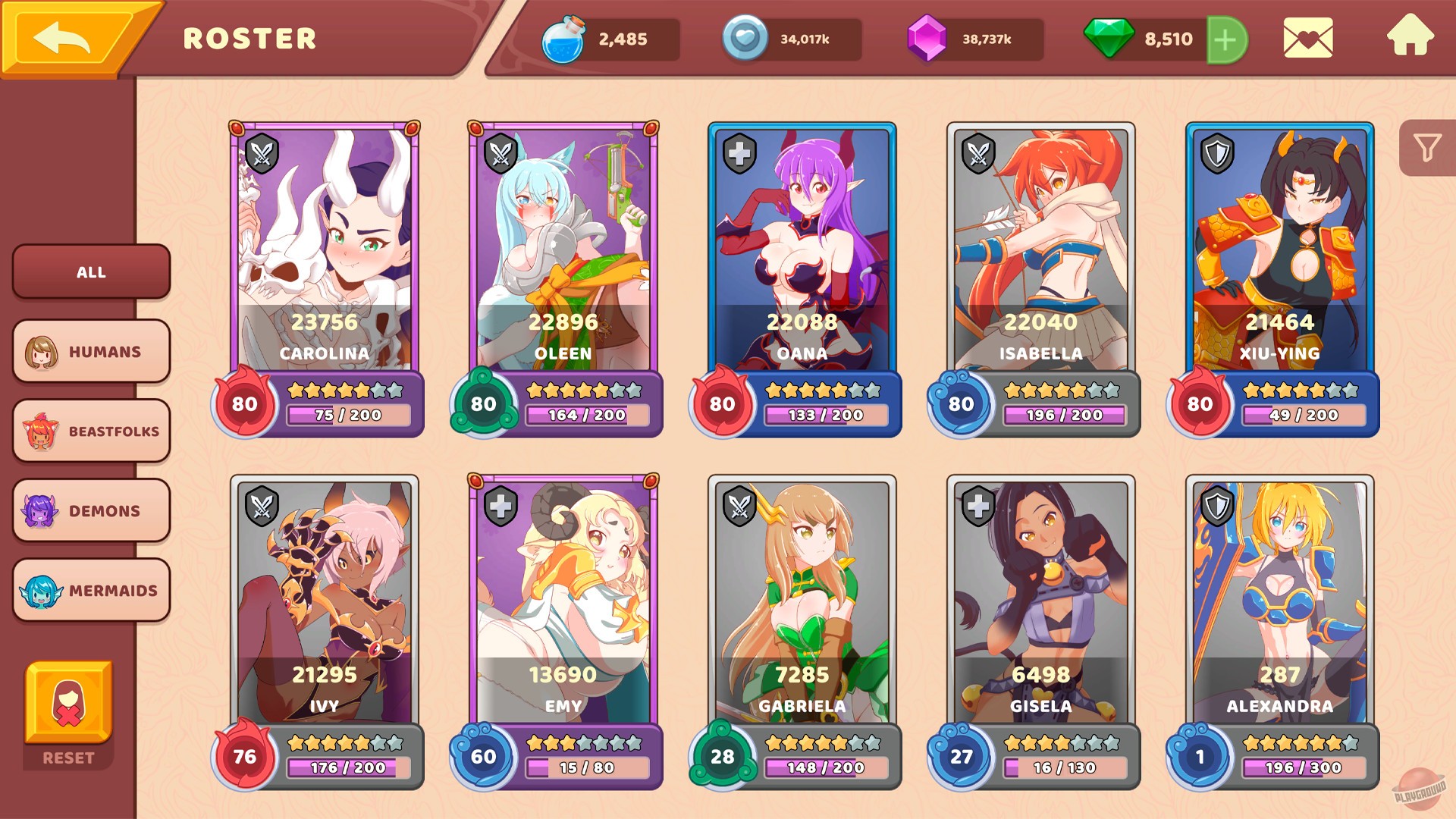Switch to the MERMAIDS category
This screenshot has width=1456, height=819.
pos(91,589)
